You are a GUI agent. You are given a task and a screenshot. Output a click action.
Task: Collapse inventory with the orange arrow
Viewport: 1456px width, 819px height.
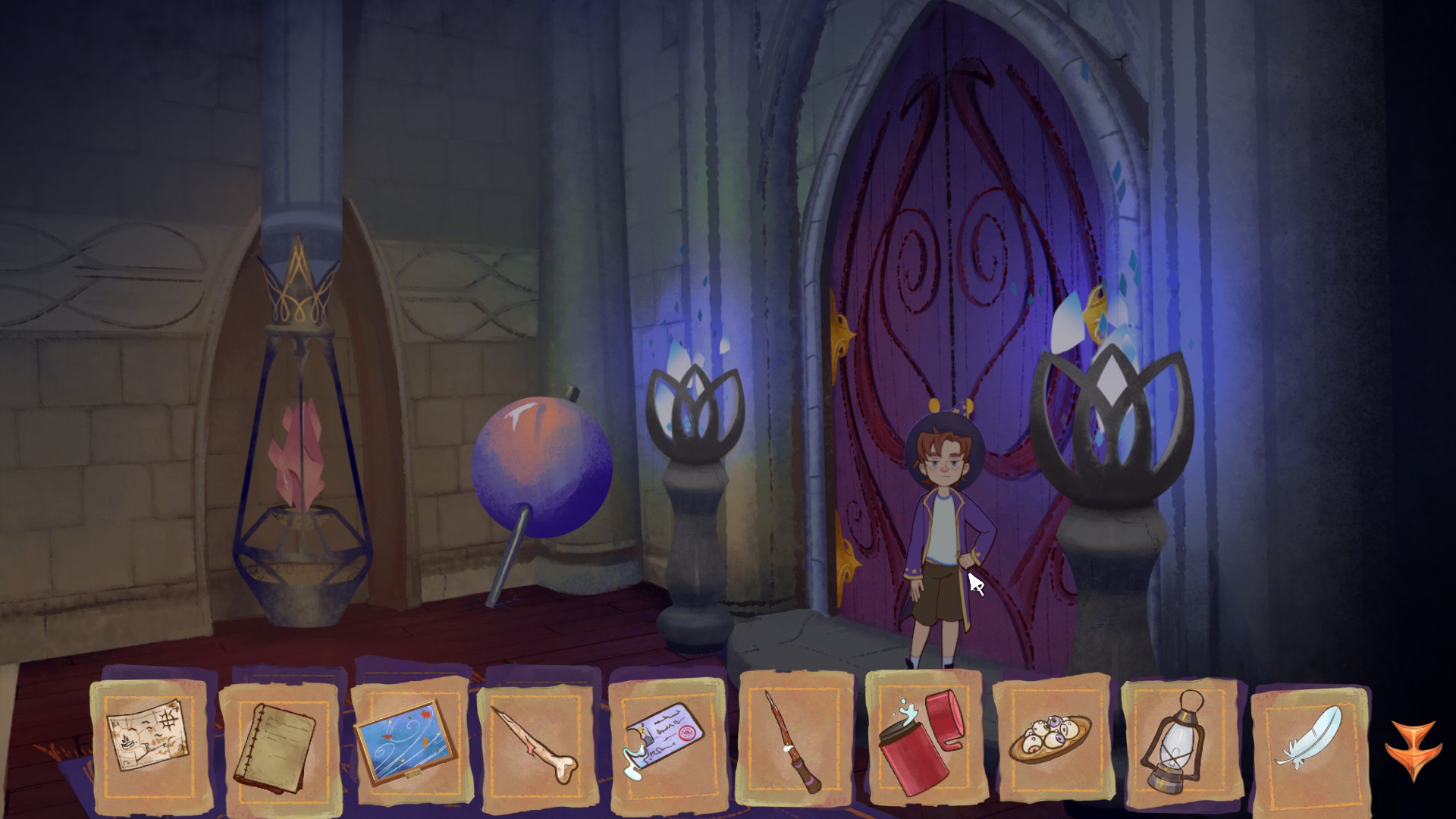pyautogui.click(x=1413, y=749)
